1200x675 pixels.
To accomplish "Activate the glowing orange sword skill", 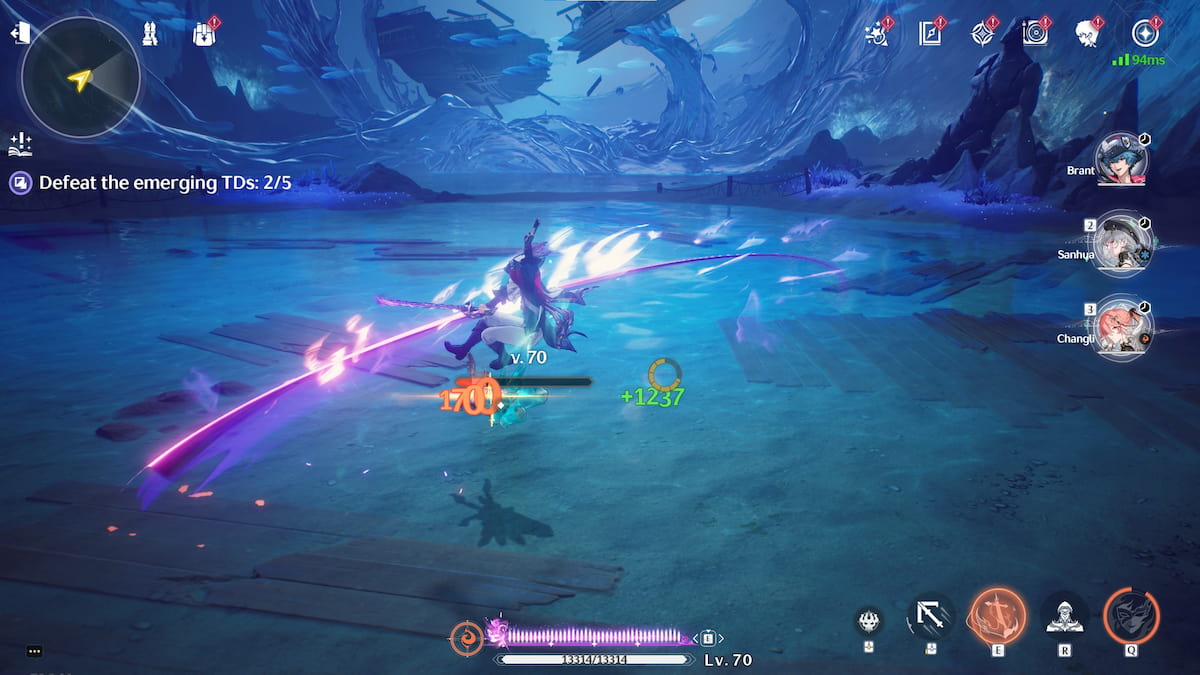I will point(997,614).
